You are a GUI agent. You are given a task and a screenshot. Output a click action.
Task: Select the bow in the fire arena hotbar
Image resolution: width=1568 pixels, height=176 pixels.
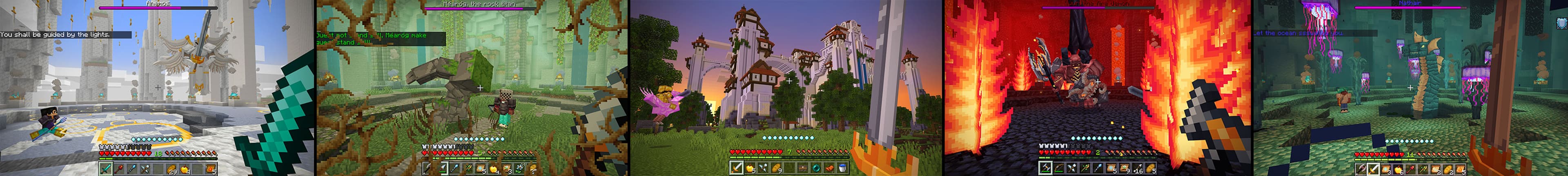pyautogui.click(x=1058, y=168)
